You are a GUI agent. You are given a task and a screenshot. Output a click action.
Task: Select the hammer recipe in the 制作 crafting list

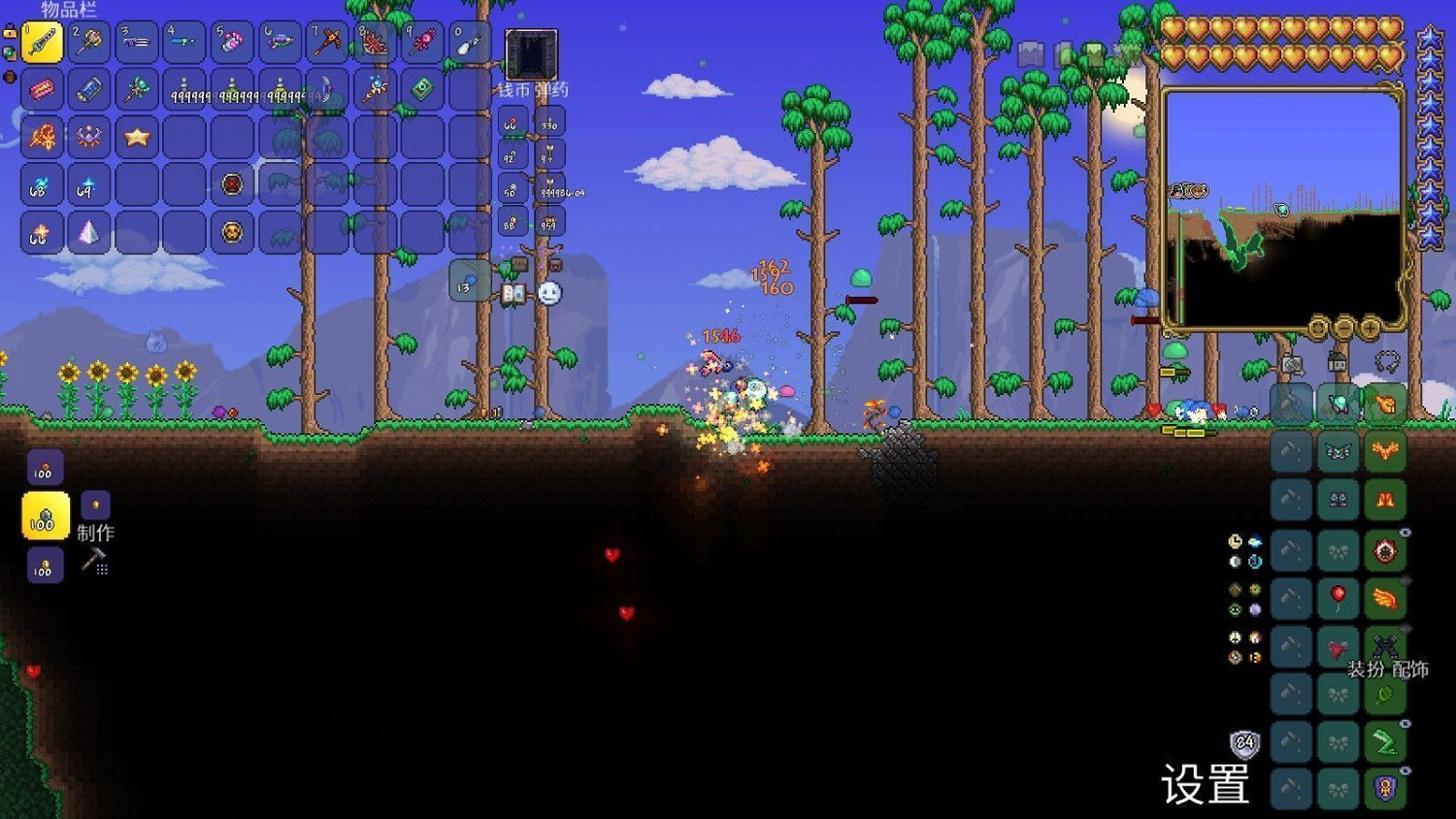coord(94,561)
